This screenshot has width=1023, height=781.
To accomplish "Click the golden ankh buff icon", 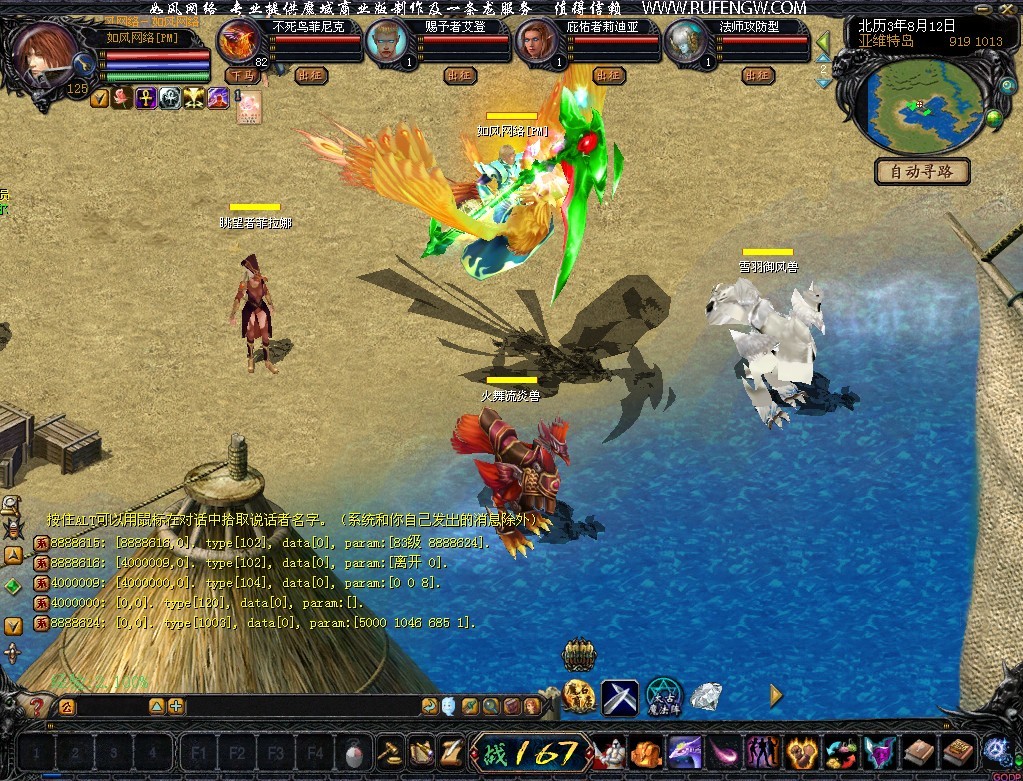I will [x=146, y=98].
